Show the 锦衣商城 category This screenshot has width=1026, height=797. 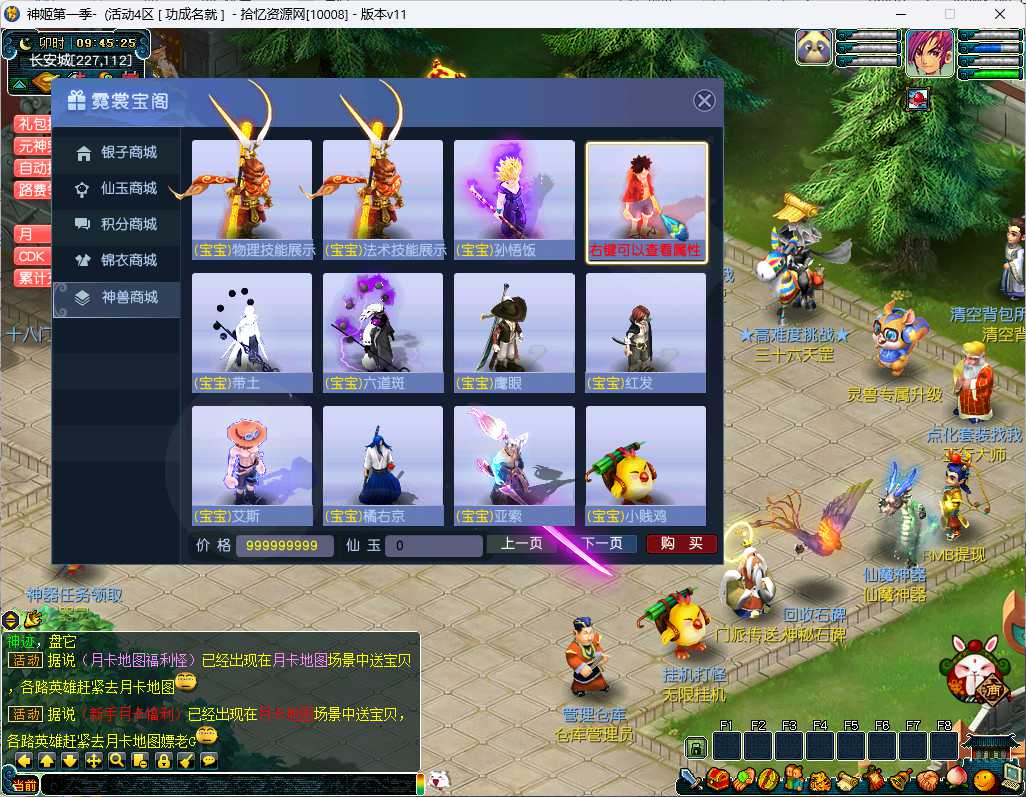pos(117,261)
